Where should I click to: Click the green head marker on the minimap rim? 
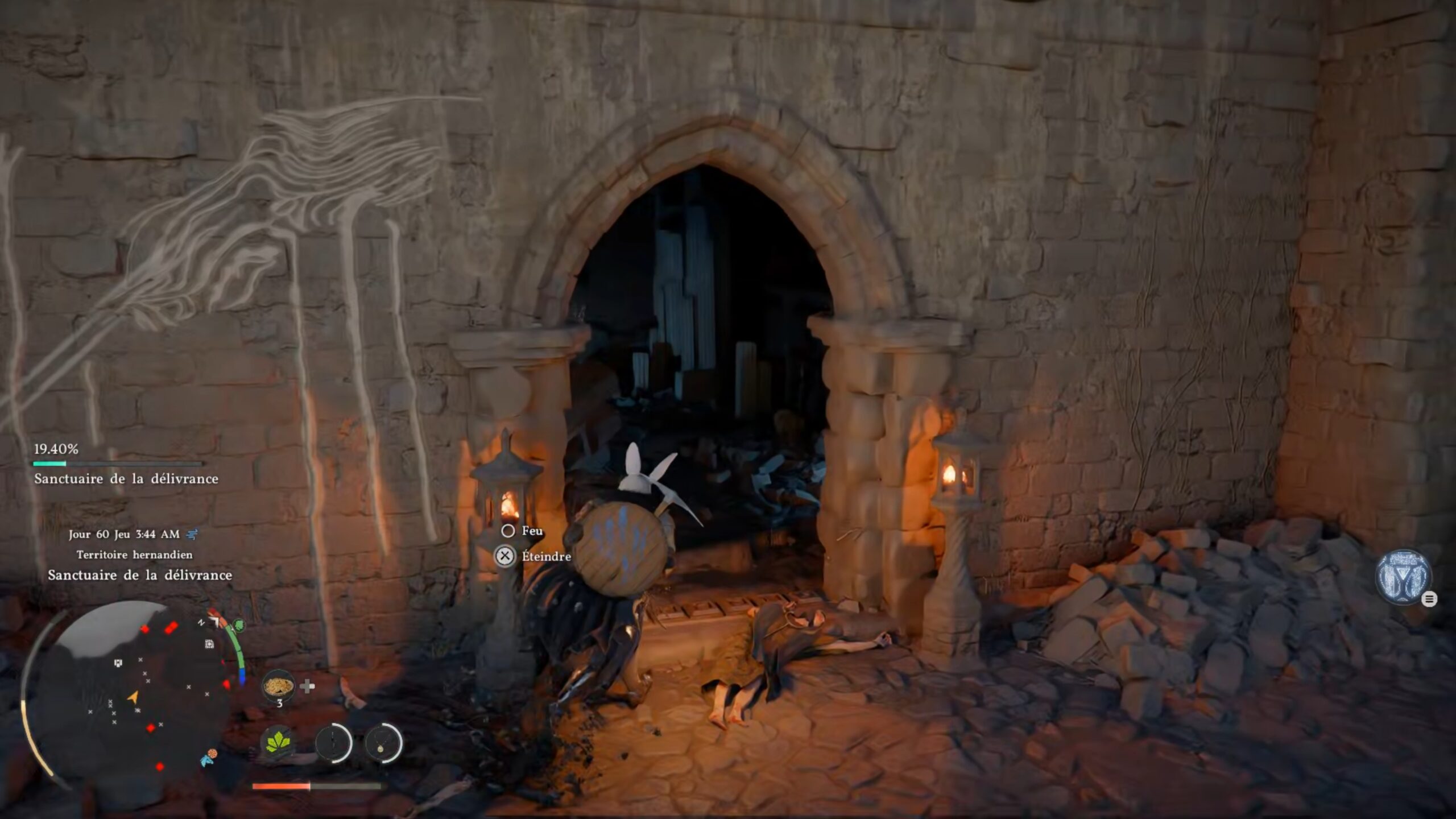tap(239, 626)
